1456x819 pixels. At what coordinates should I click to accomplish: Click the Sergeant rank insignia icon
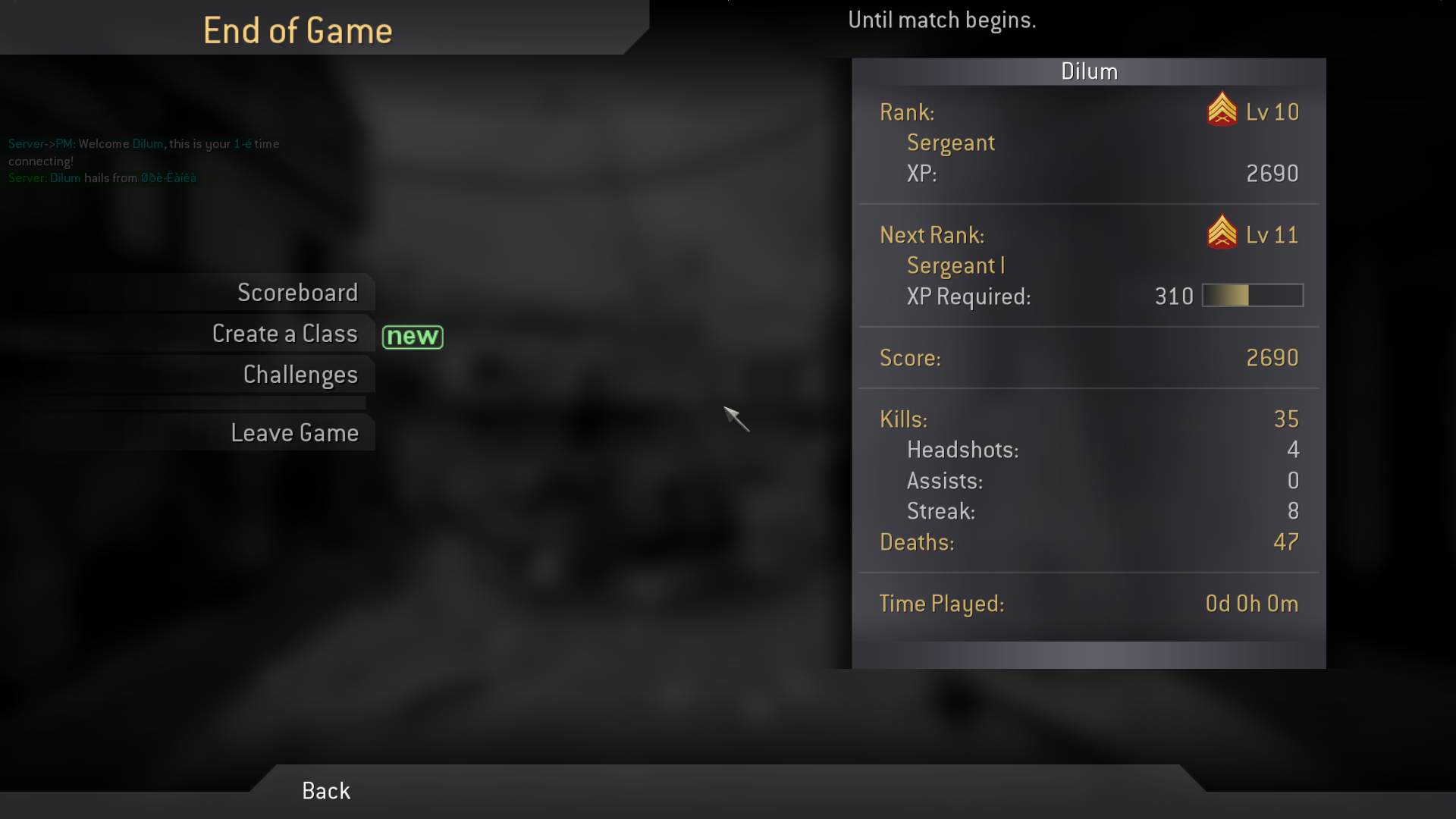click(1221, 112)
